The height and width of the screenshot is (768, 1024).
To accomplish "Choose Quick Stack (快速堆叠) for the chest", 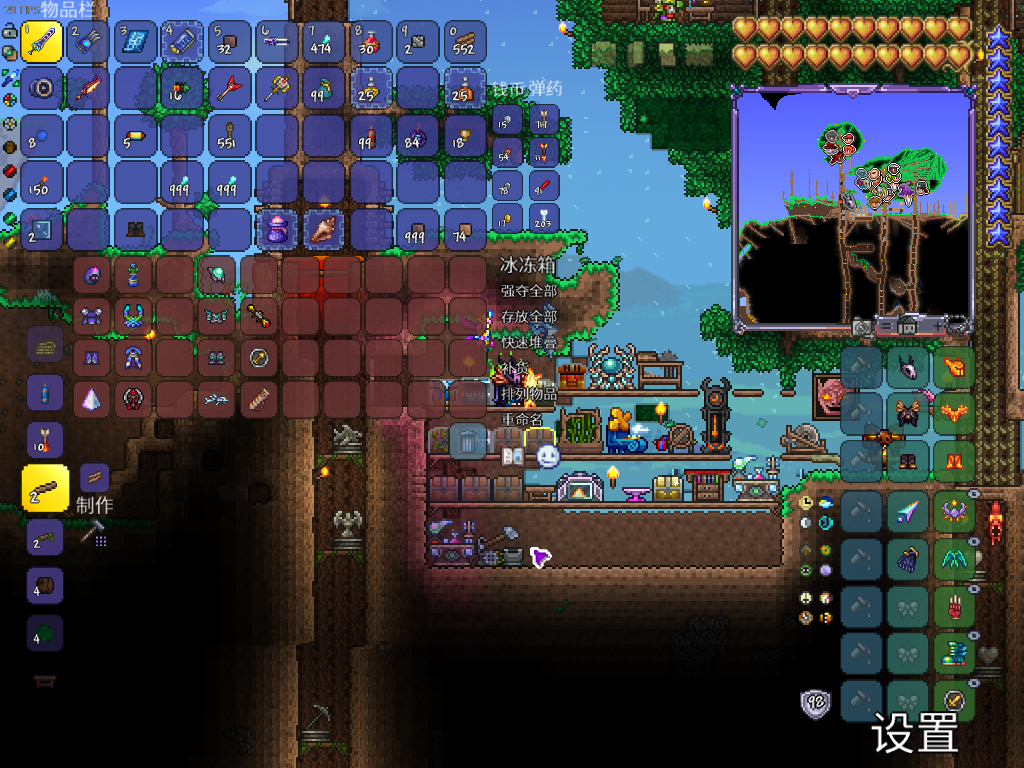I will 528,342.
